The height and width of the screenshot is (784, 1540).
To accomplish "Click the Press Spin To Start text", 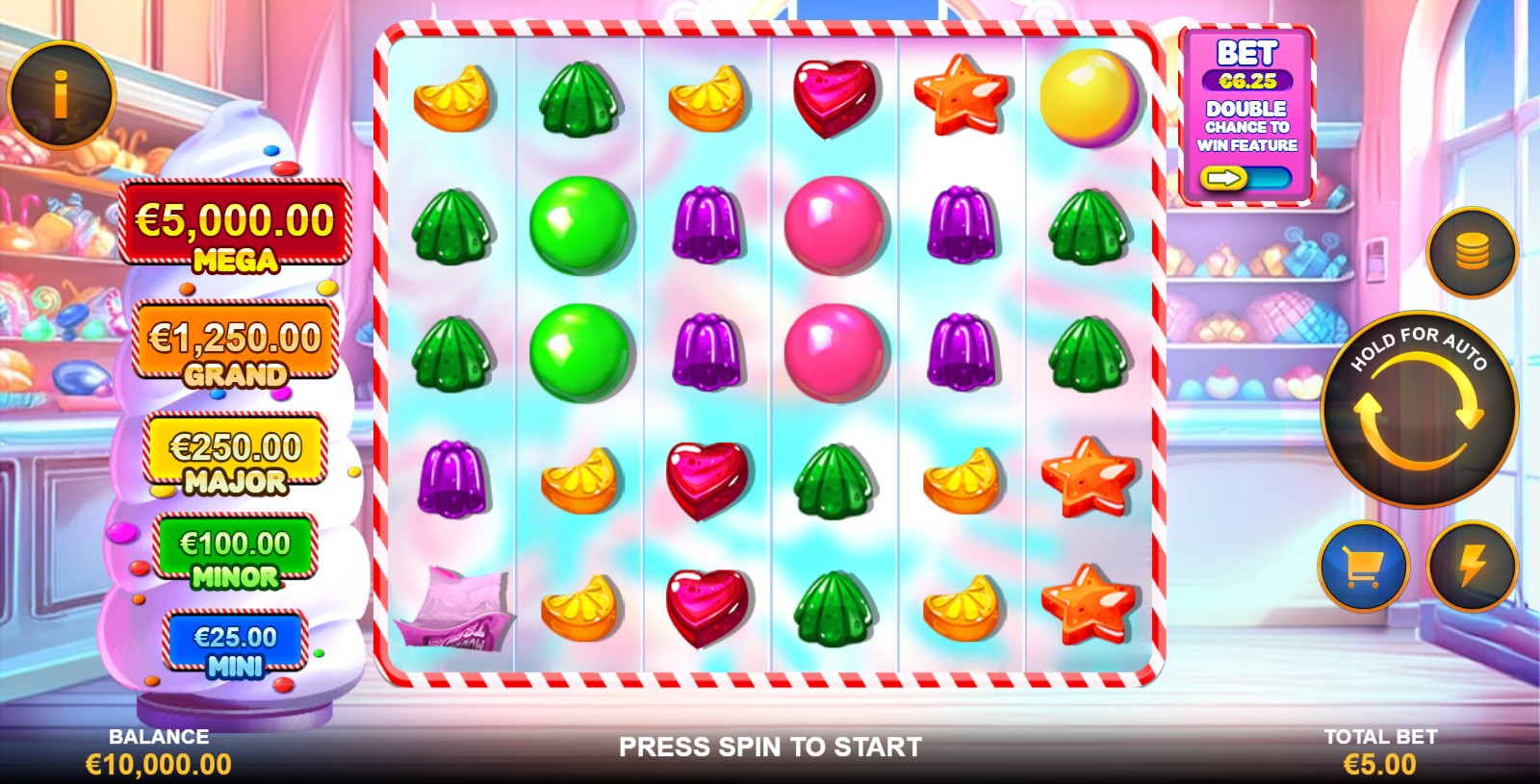I will pyautogui.click(x=770, y=743).
